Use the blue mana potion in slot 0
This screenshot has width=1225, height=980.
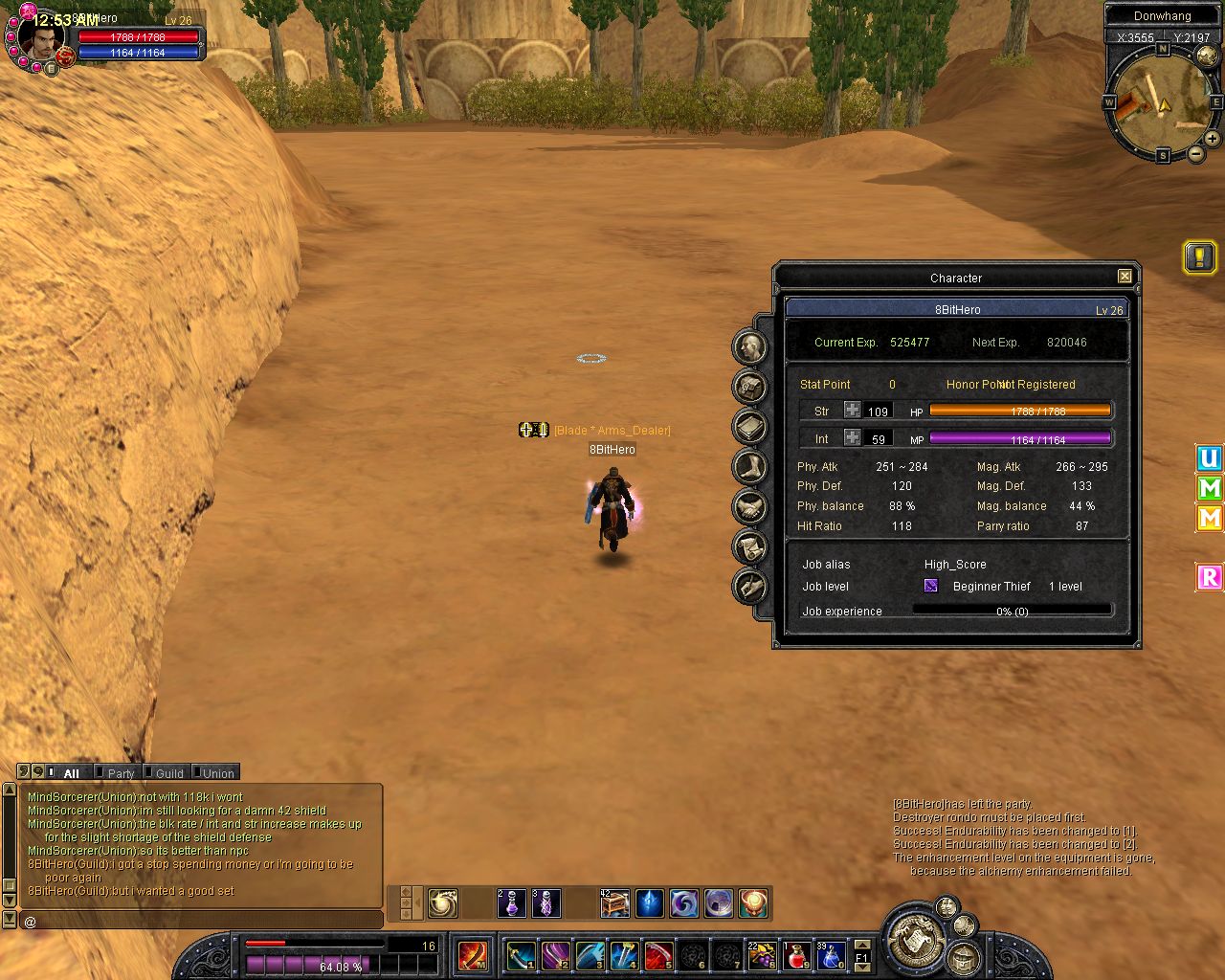[830, 955]
